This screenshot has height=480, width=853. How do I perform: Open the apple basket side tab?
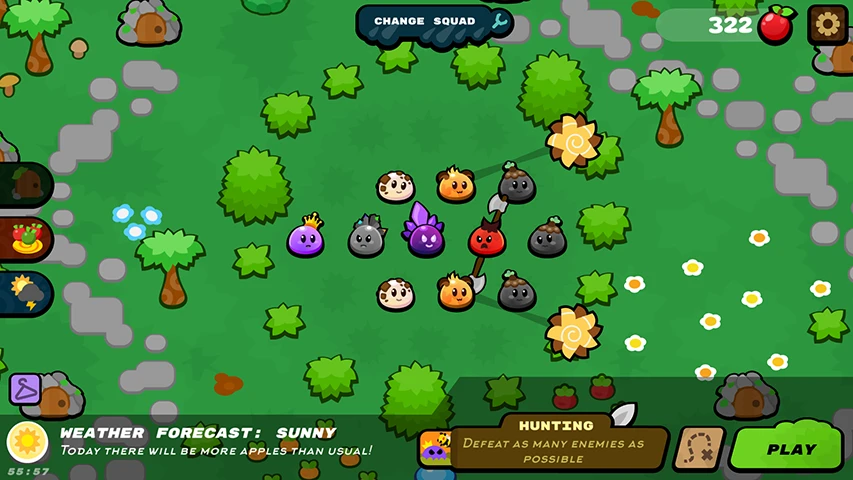point(25,240)
